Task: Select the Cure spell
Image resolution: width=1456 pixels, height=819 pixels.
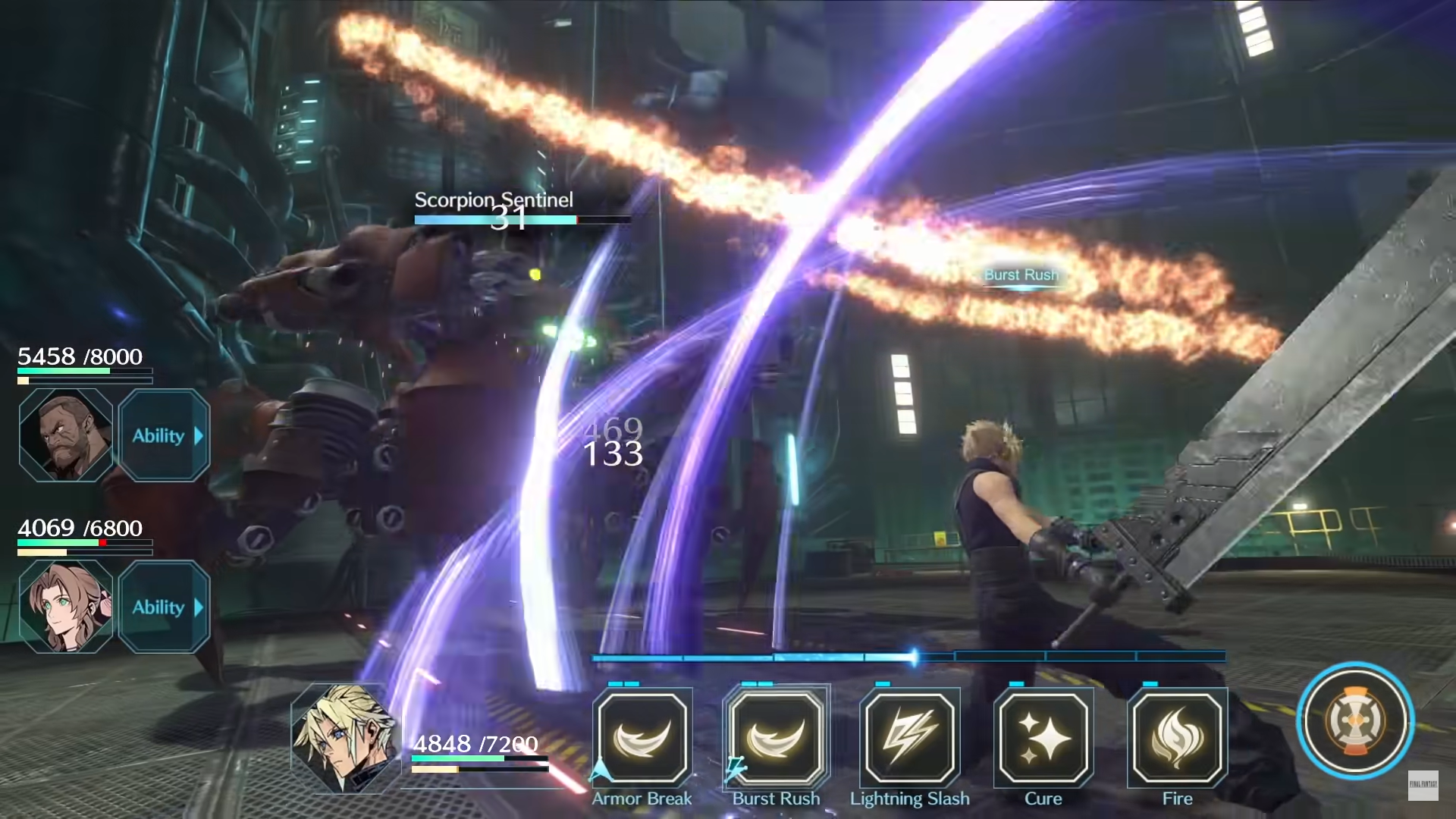Action: 1043,738
